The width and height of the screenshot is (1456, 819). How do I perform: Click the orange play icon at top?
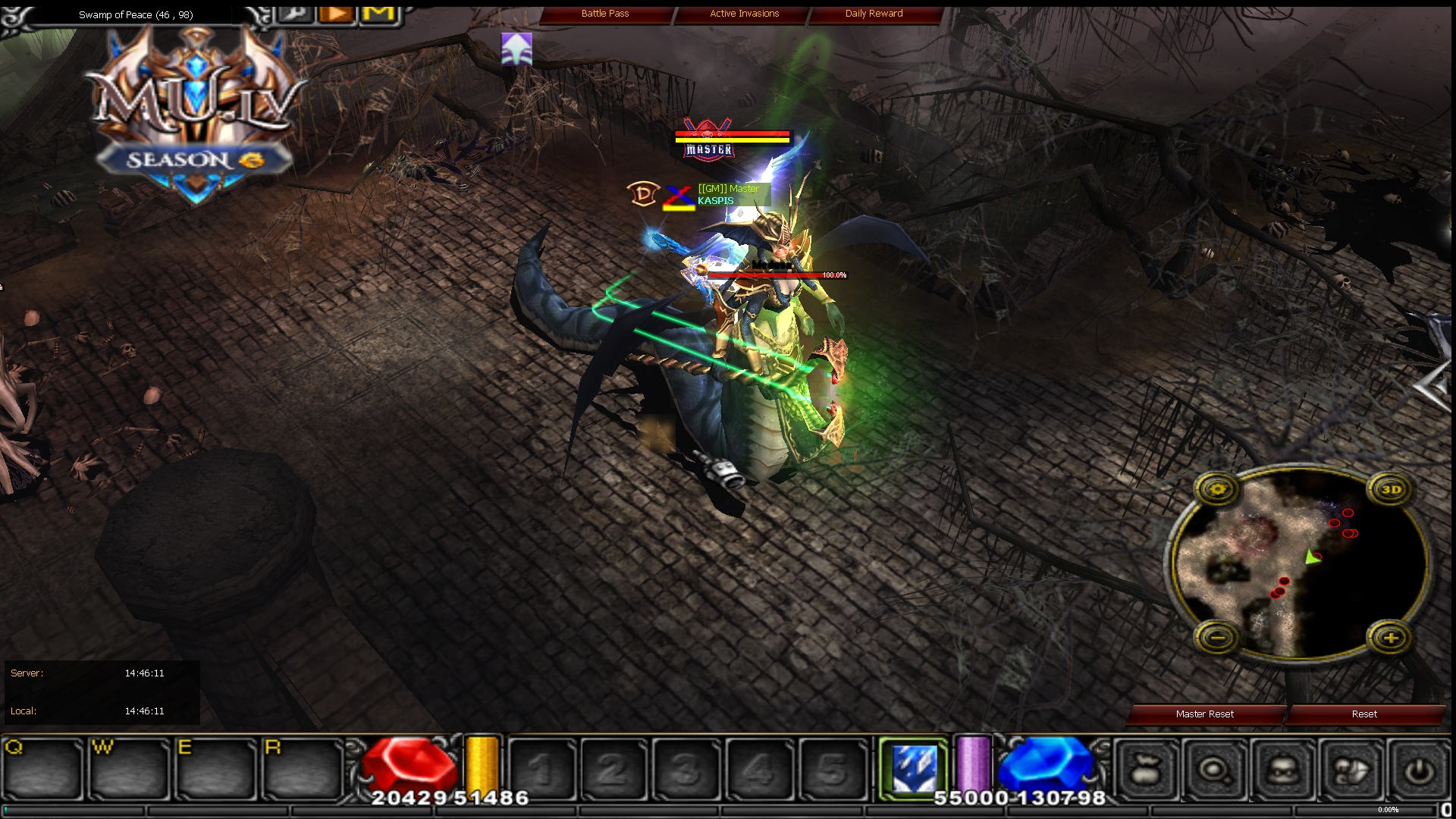point(336,13)
